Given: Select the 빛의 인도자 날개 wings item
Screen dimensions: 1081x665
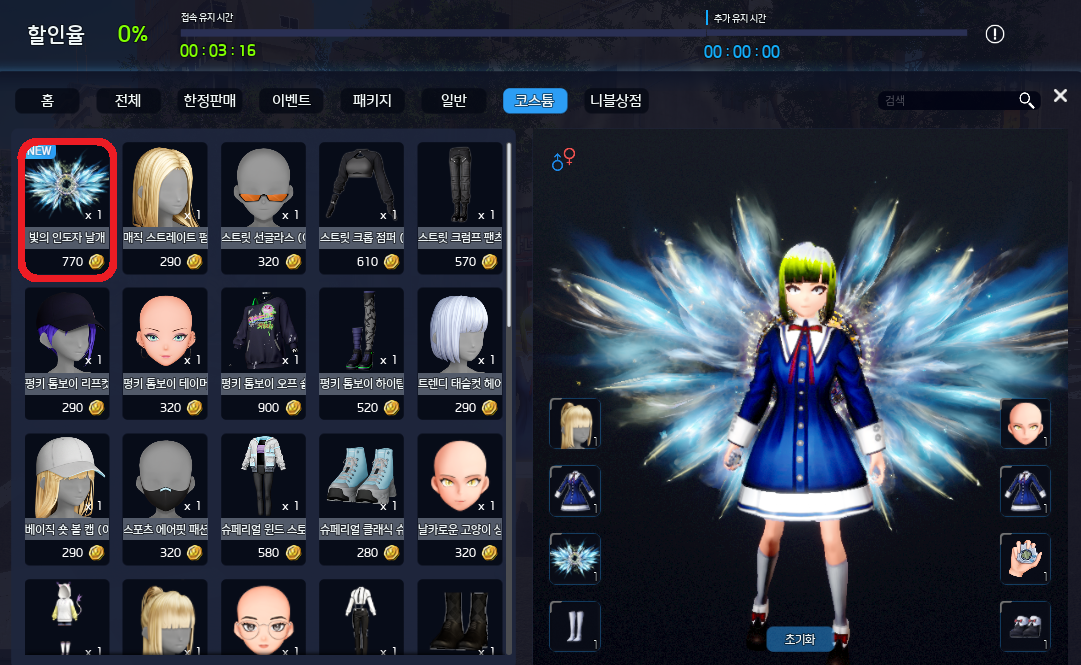Looking at the screenshot, I should click(x=68, y=208).
